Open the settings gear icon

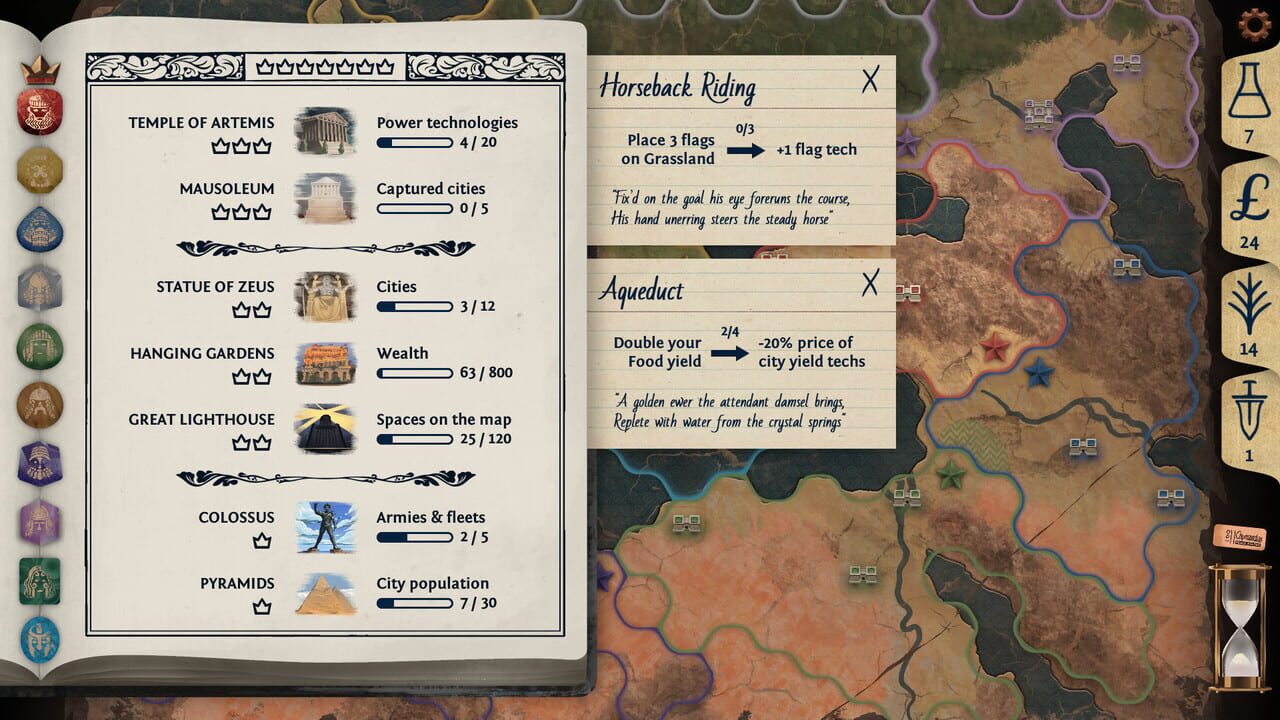(1253, 23)
